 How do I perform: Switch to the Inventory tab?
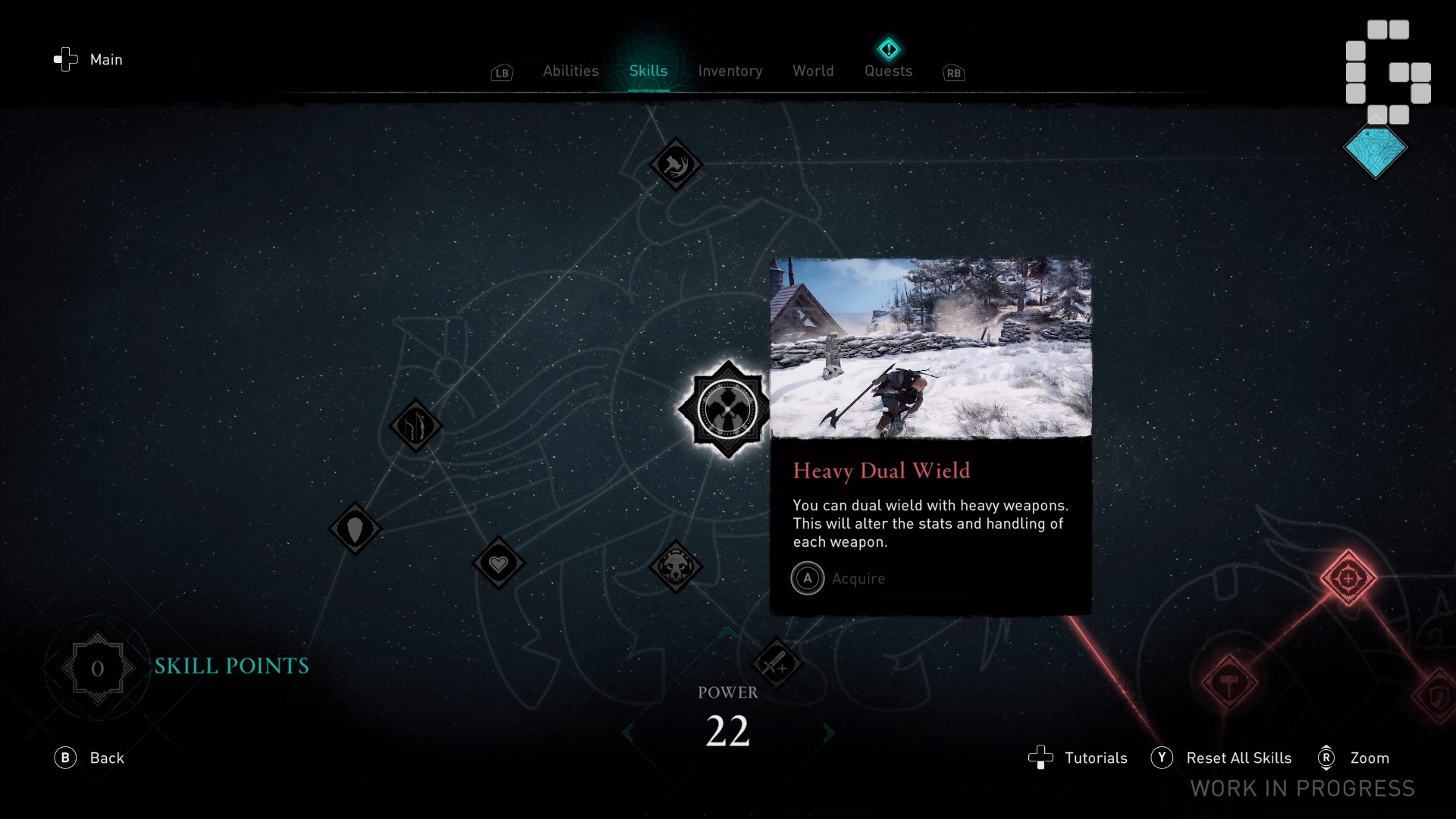pos(730,71)
